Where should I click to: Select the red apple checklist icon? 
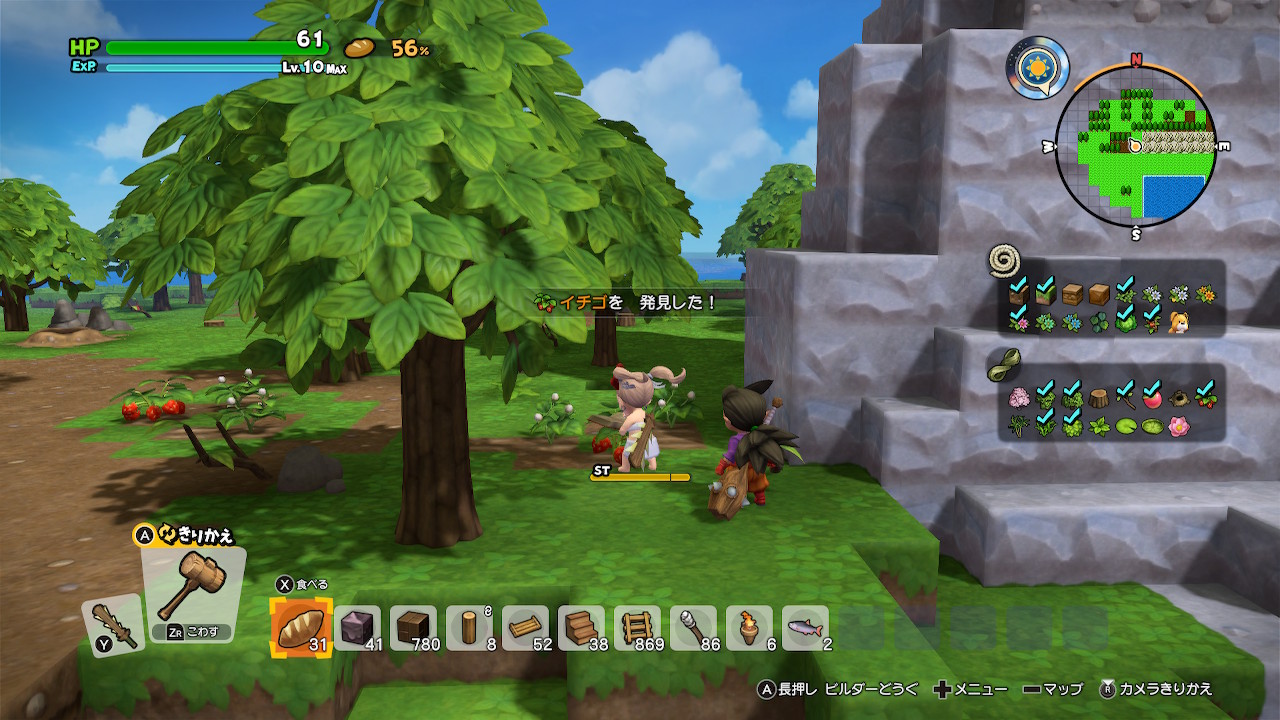tap(1152, 398)
